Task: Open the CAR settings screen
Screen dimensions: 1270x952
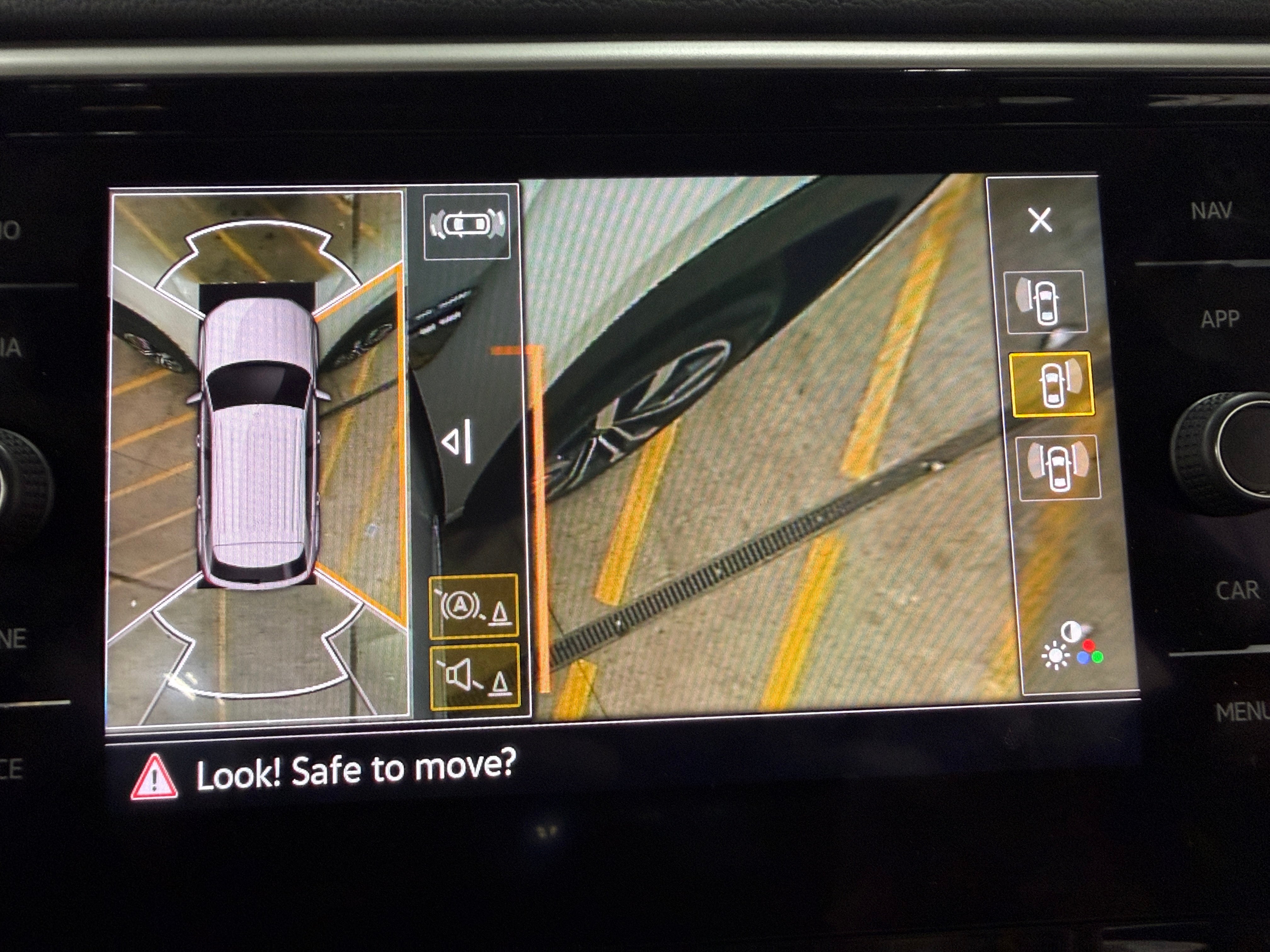Action: point(1237,591)
